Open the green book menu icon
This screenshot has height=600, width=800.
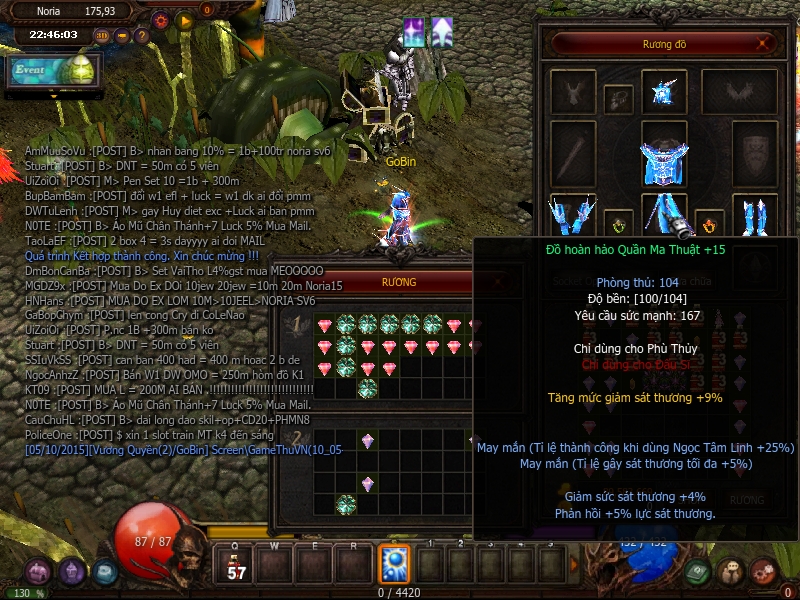point(698,571)
